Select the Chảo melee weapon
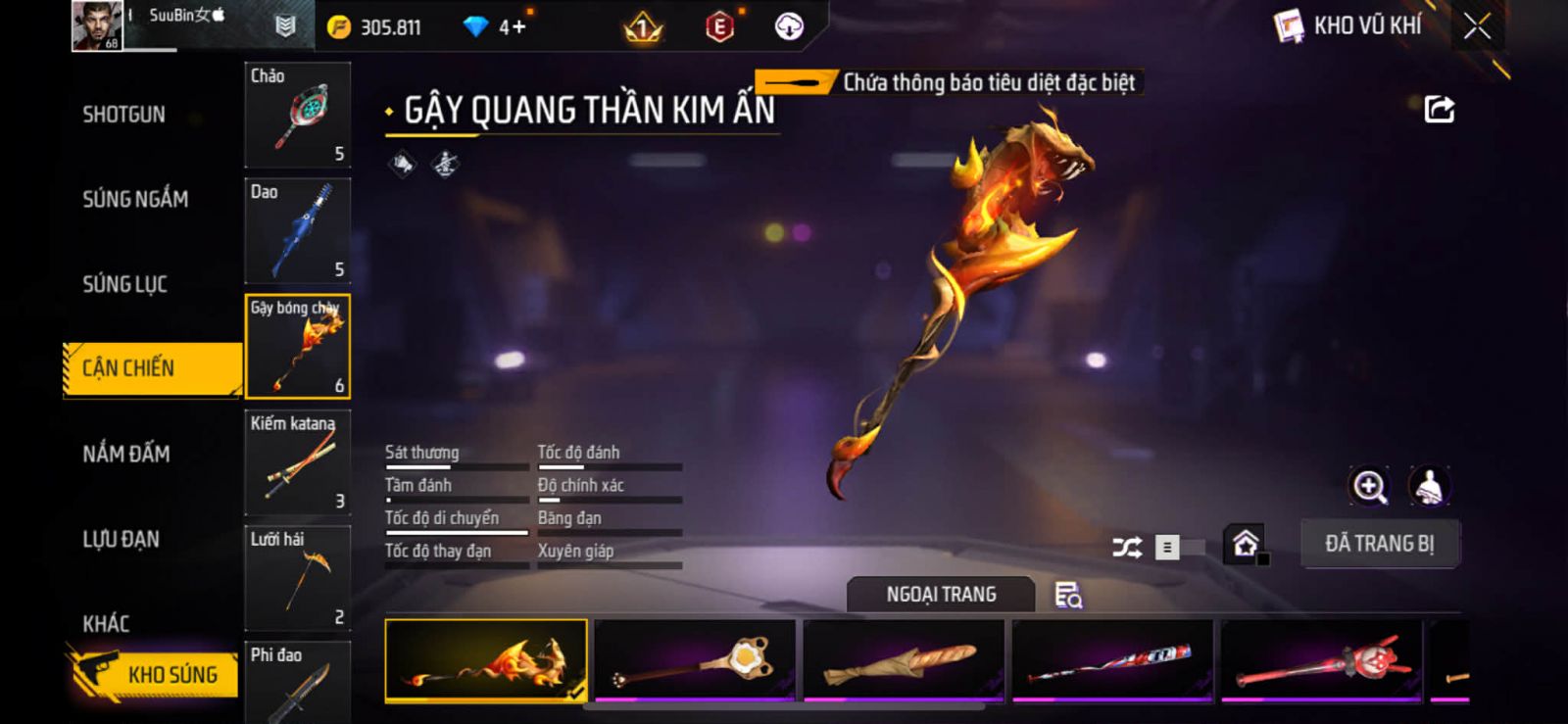 click(297, 115)
